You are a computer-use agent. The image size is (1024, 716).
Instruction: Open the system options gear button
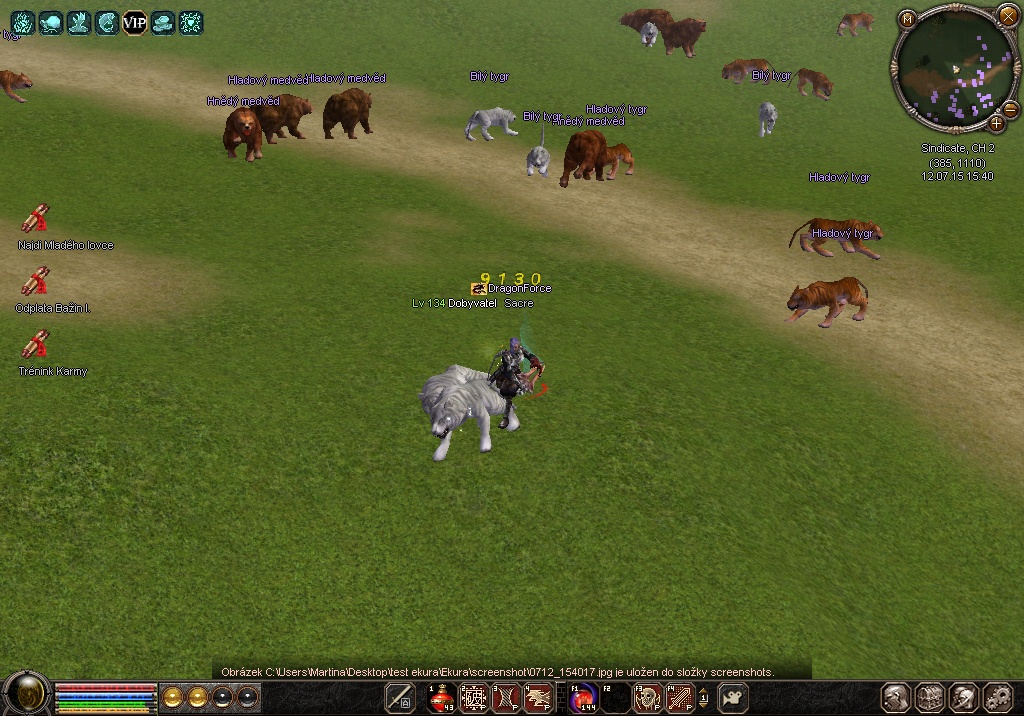997,697
